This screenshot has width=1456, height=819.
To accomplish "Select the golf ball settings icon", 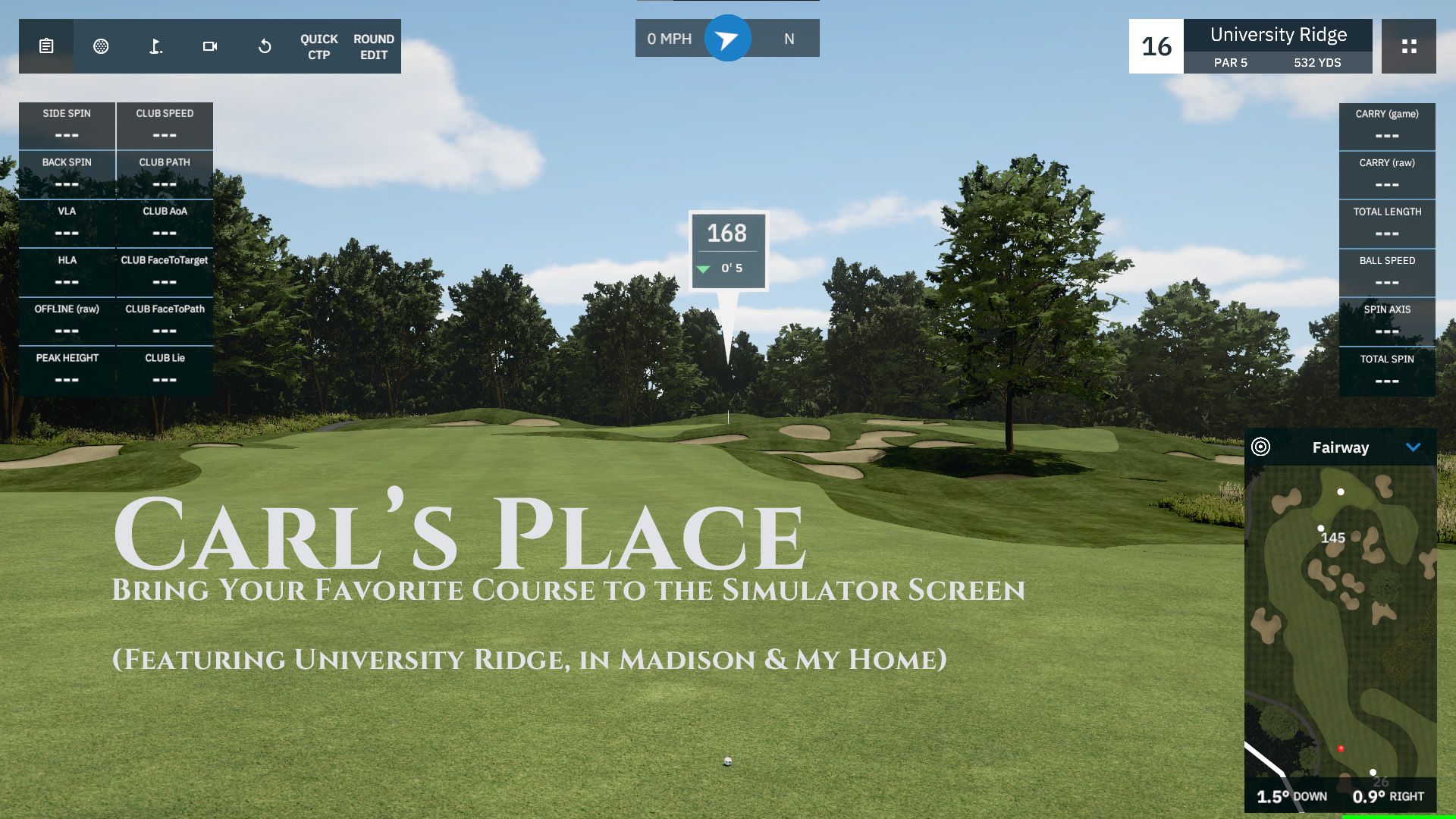I will click(102, 46).
